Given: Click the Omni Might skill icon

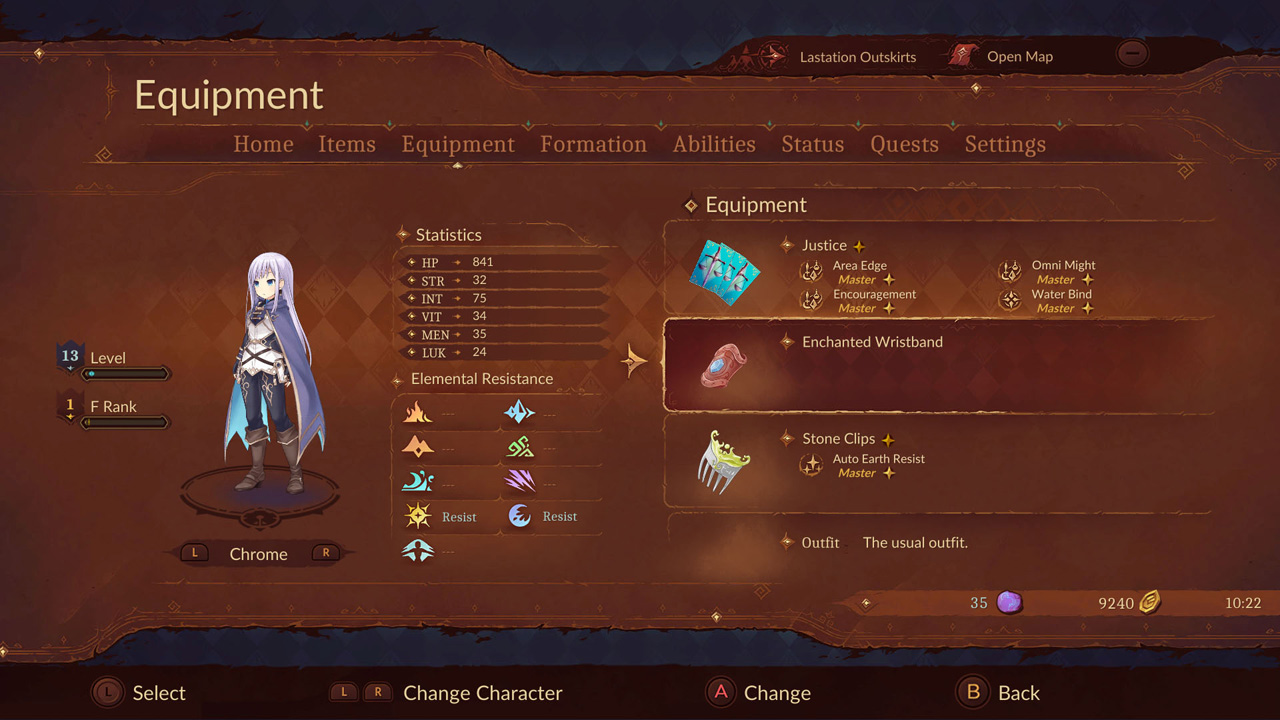Looking at the screenshot, I should tap(1010, 270).
